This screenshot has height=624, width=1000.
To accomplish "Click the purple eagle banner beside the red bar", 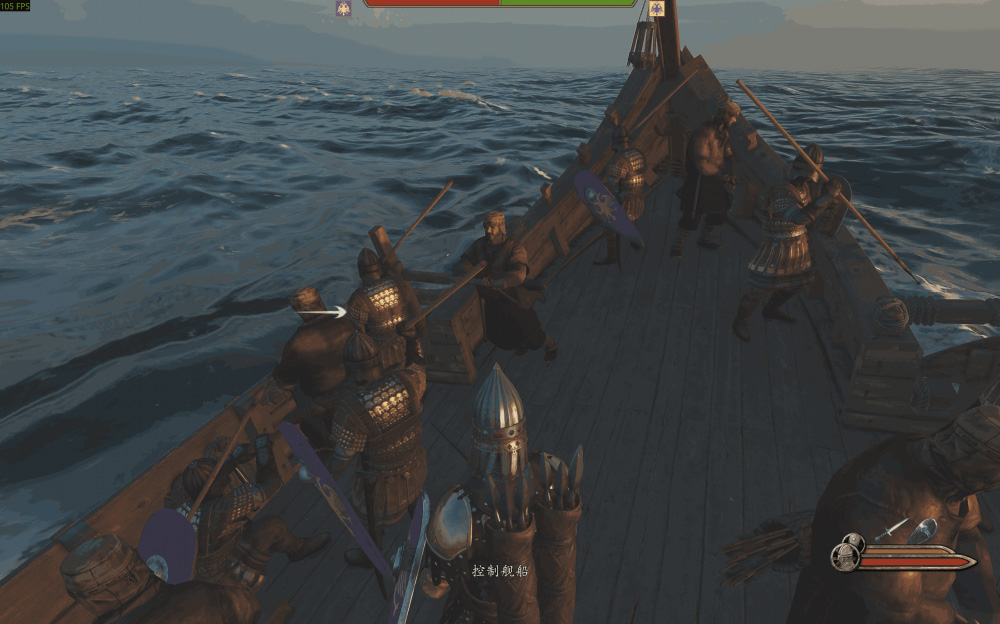I will pos(344,8).
